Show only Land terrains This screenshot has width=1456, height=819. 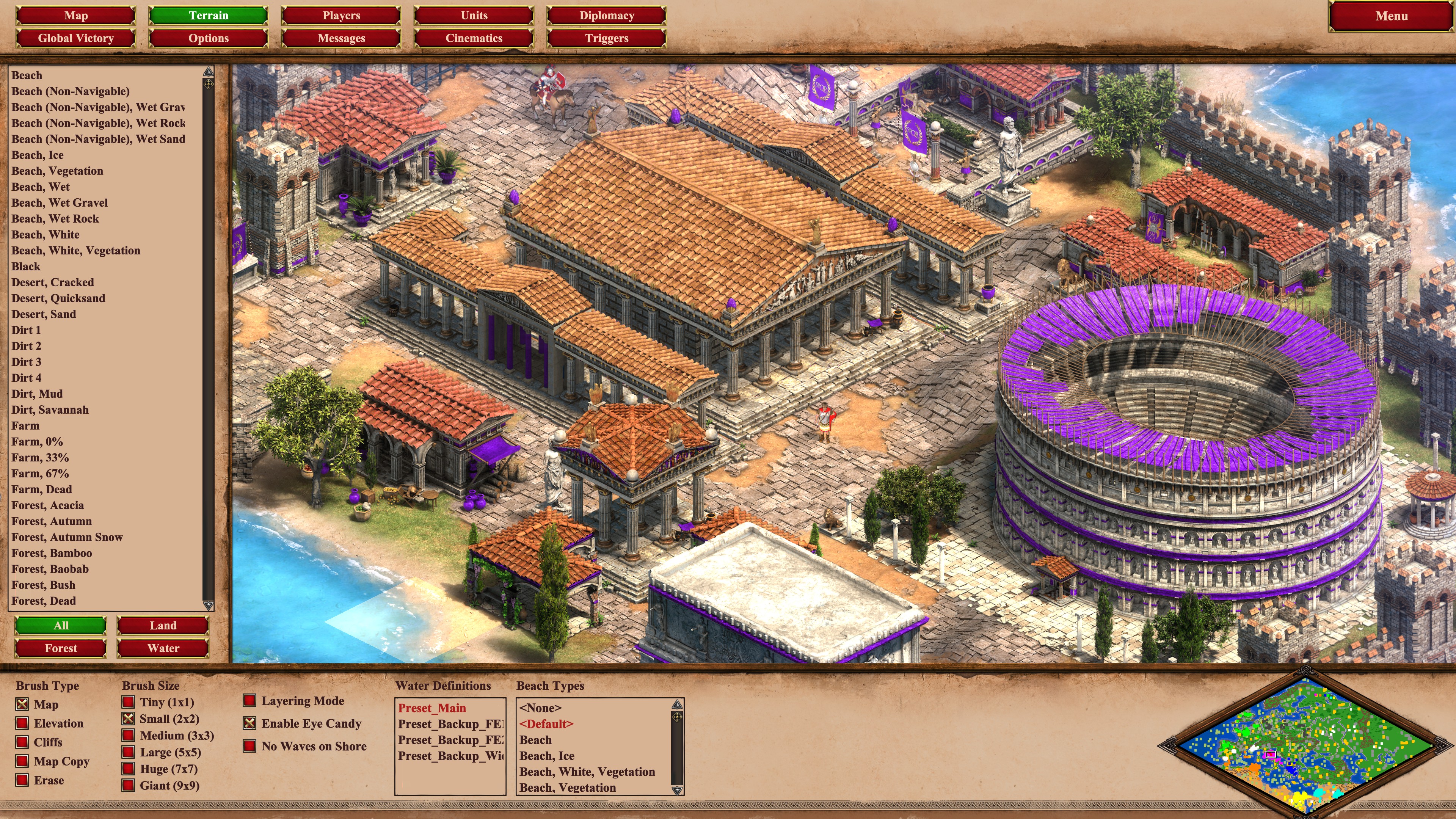click(163, 626)
